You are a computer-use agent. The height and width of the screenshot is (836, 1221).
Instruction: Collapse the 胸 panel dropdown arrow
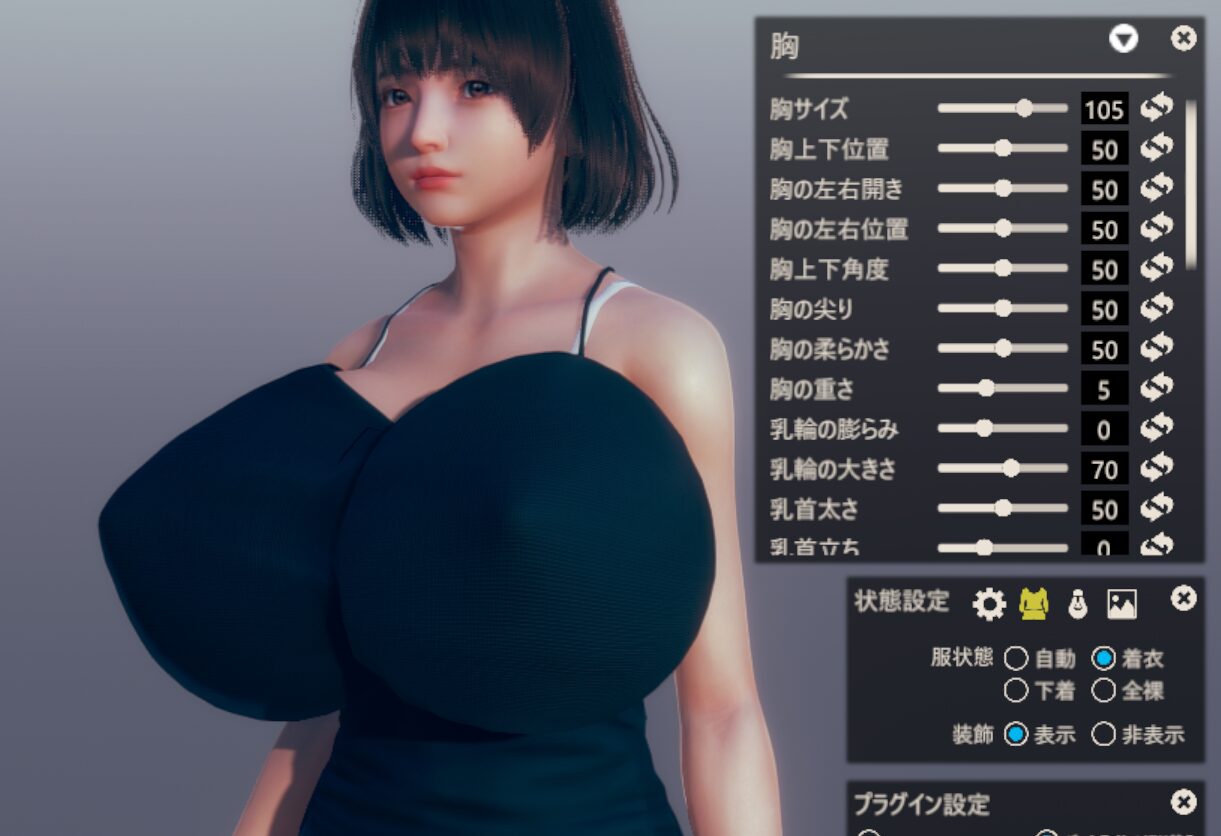(x=1123, y=40)
